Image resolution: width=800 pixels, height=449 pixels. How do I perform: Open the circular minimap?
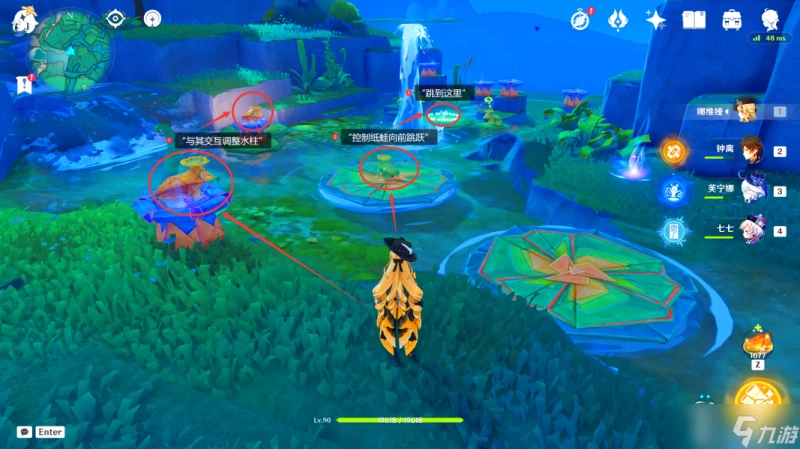72,45
